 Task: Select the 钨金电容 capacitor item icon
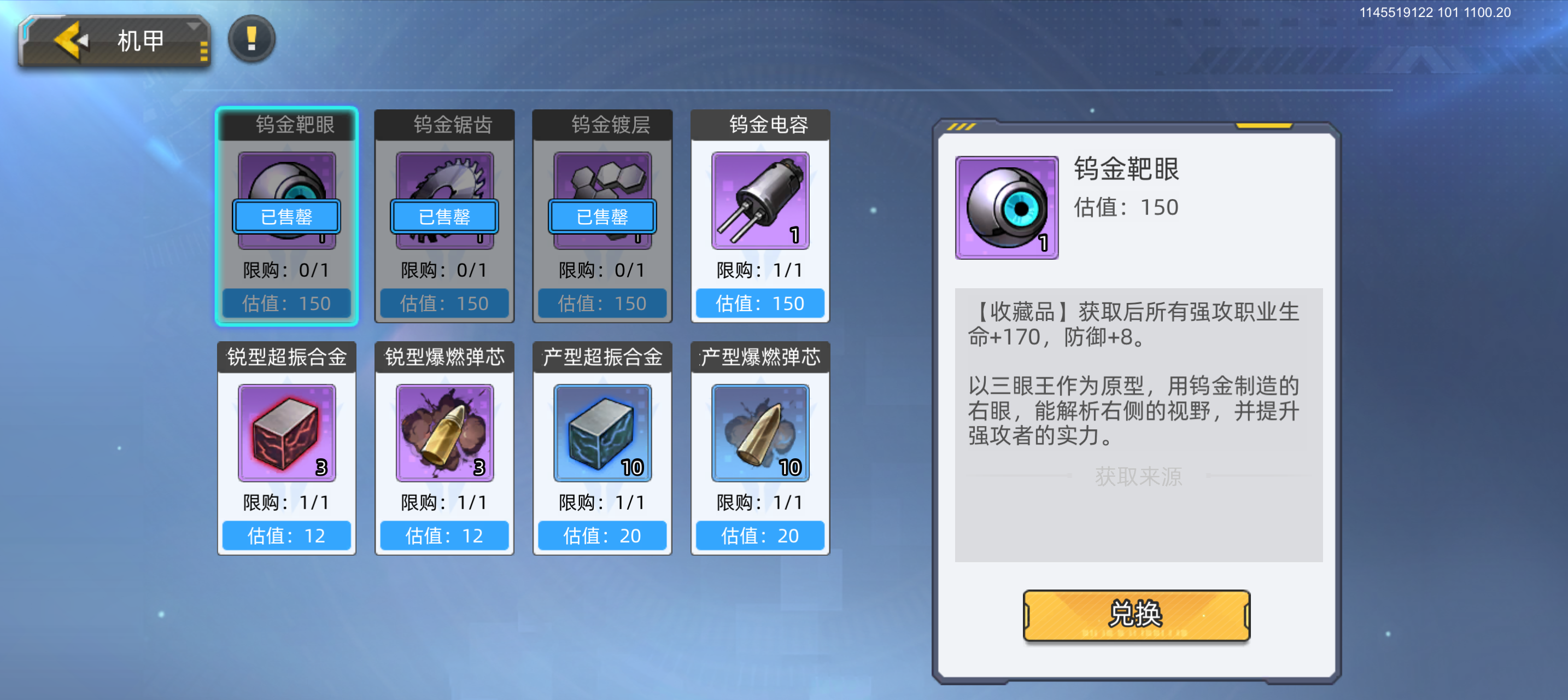[759, 201]
